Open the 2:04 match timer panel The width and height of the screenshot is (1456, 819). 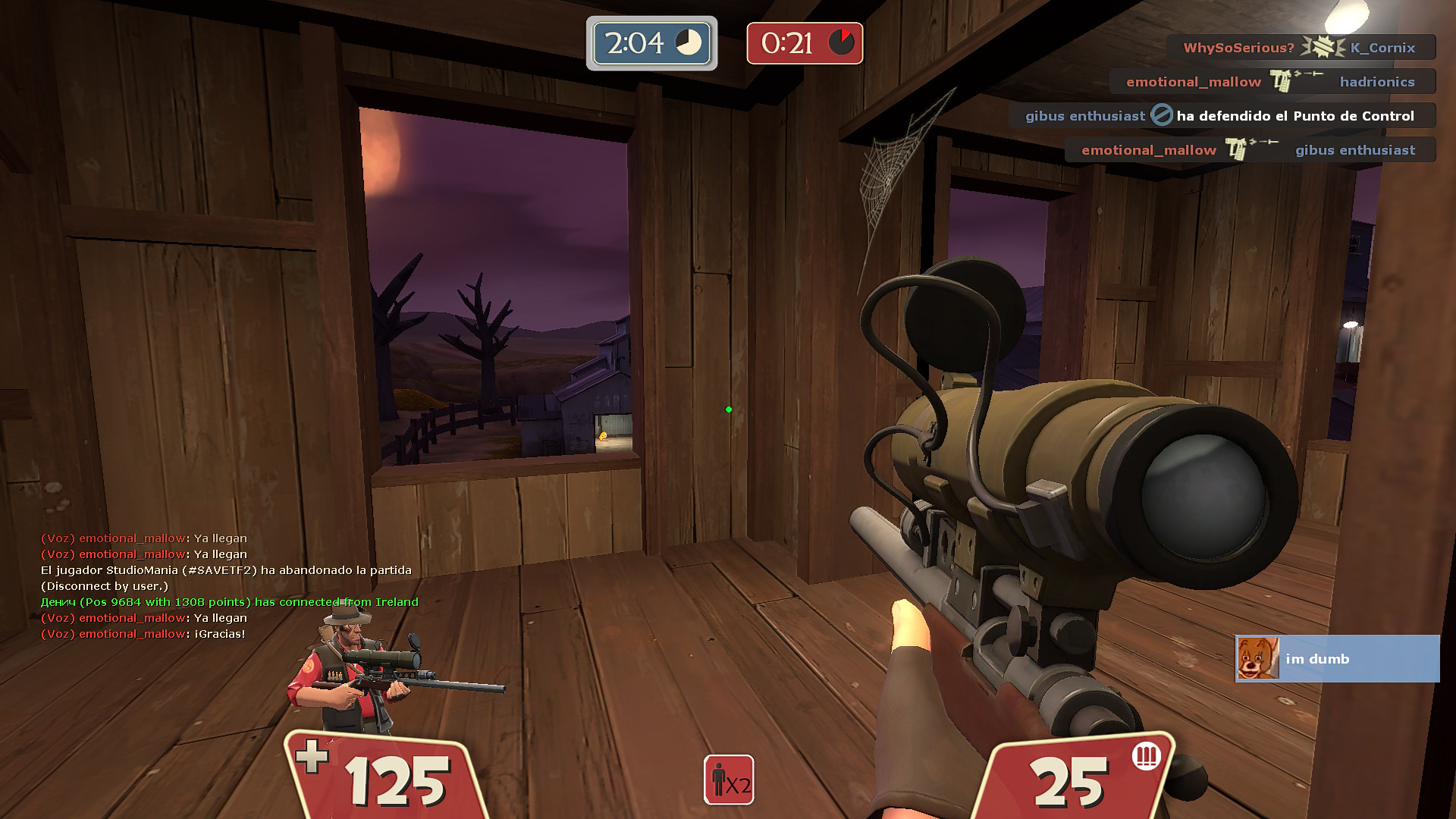pos(650,43)
